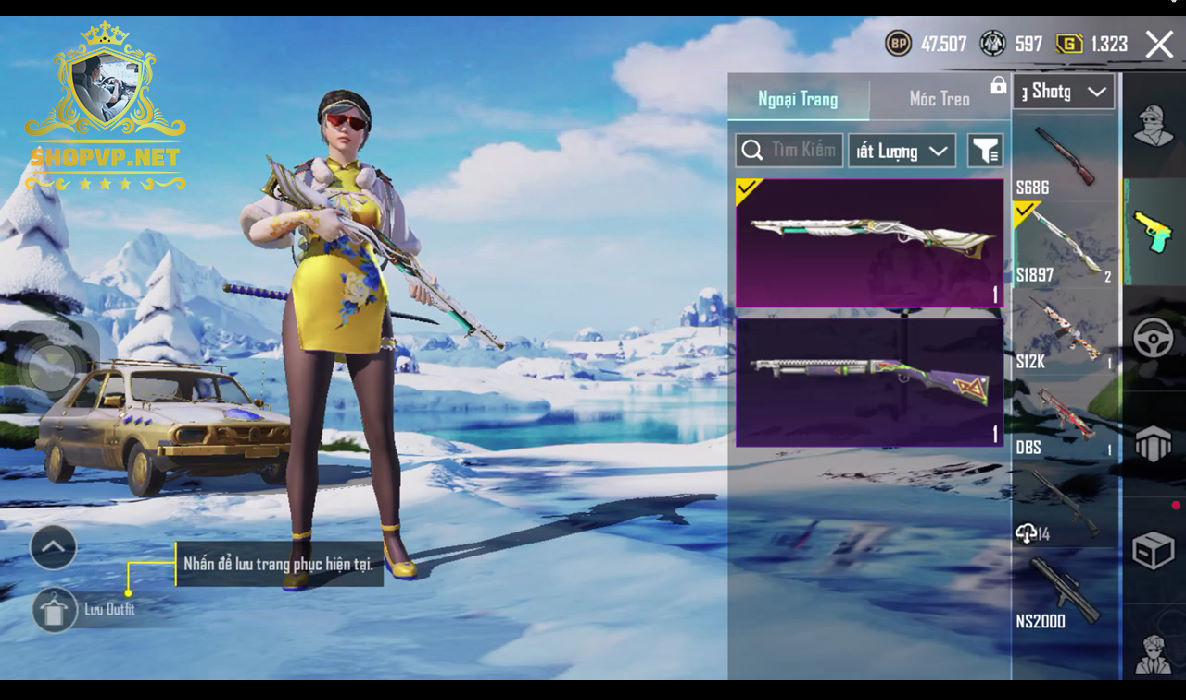The height and width of the screenshot is (700, 1186).
Task: Open the vehicle steering wheel category
Action: tap(1153, 339)
